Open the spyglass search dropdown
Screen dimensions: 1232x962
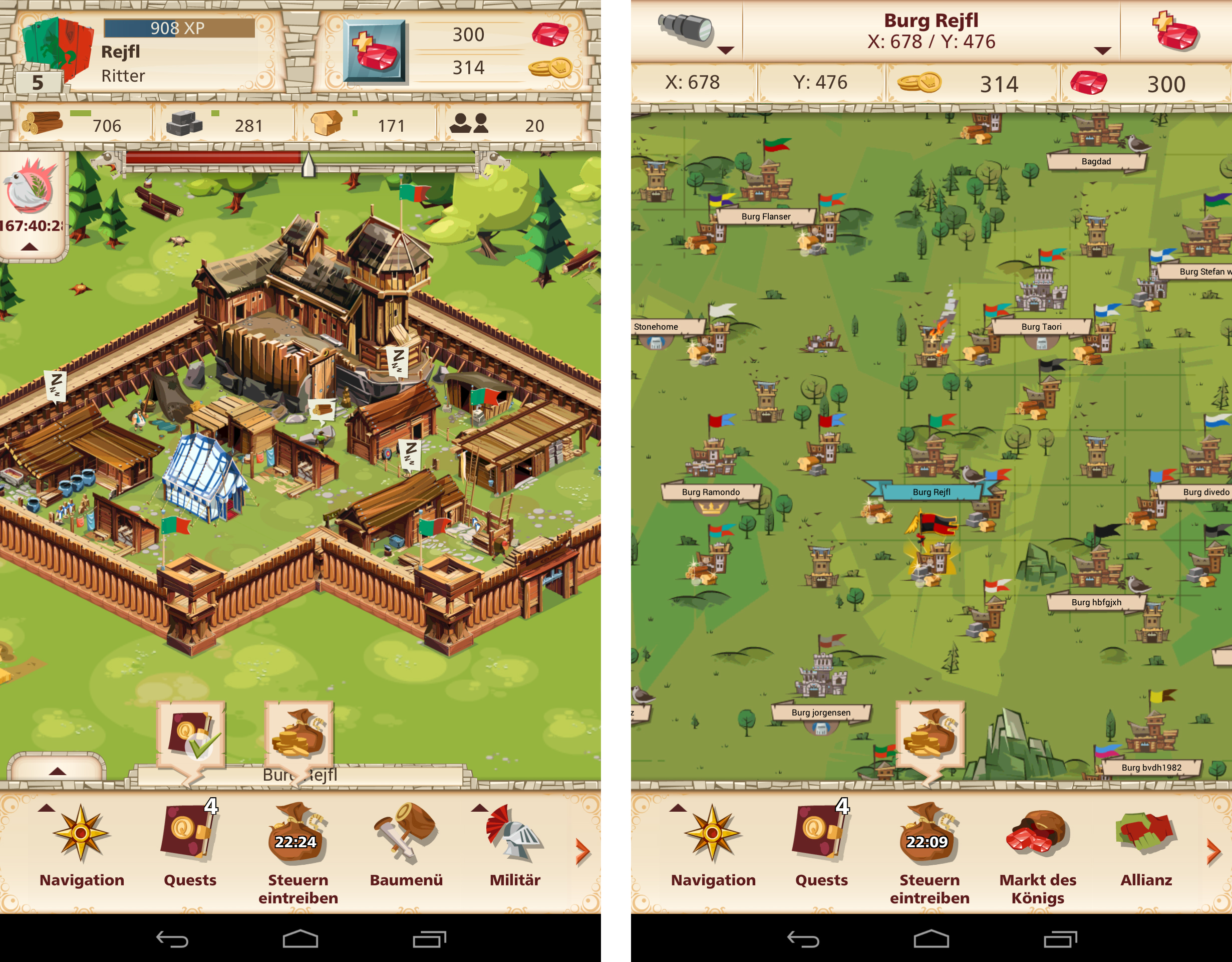click(x=688, y=33)
